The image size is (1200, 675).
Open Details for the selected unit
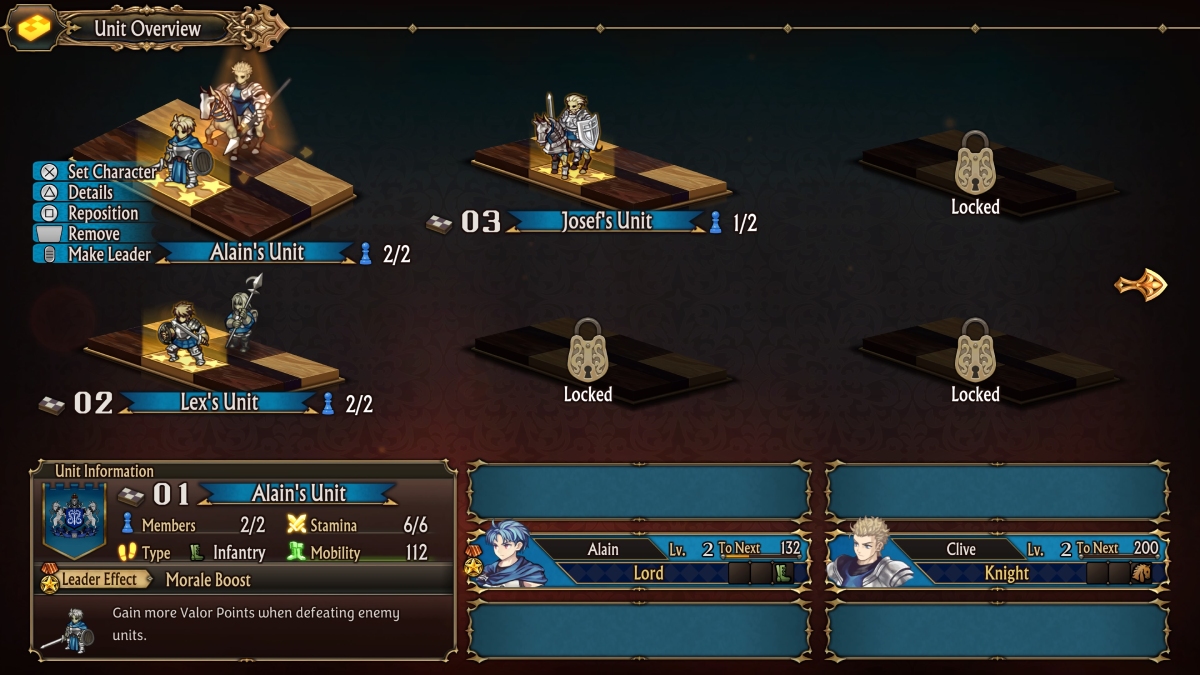(90, 193)
